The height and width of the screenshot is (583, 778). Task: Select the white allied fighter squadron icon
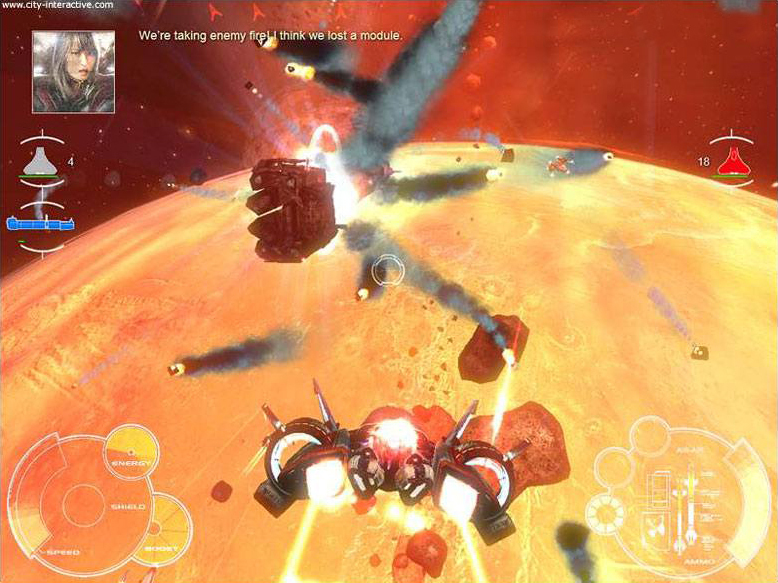(x=39, y=160)
